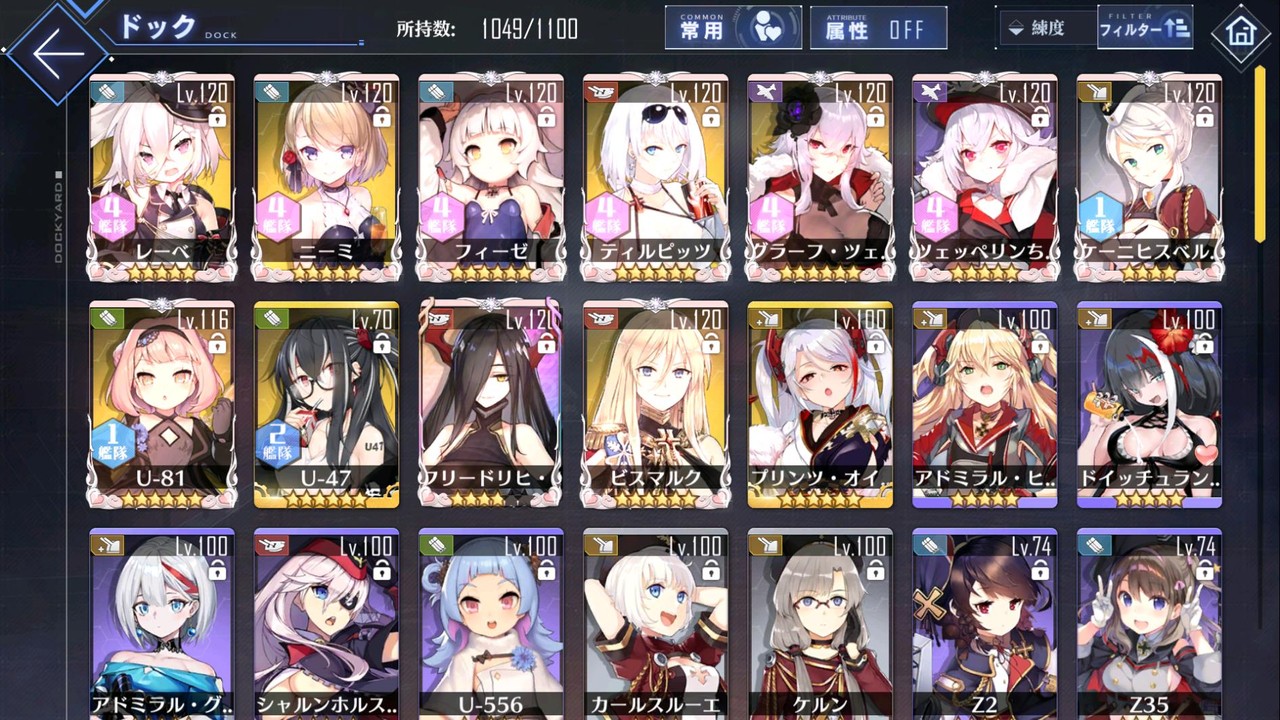The width and height of the screenshot is (1280, 720).
Task: Select the back arrow on the dock screen
Action: (55, 52)
